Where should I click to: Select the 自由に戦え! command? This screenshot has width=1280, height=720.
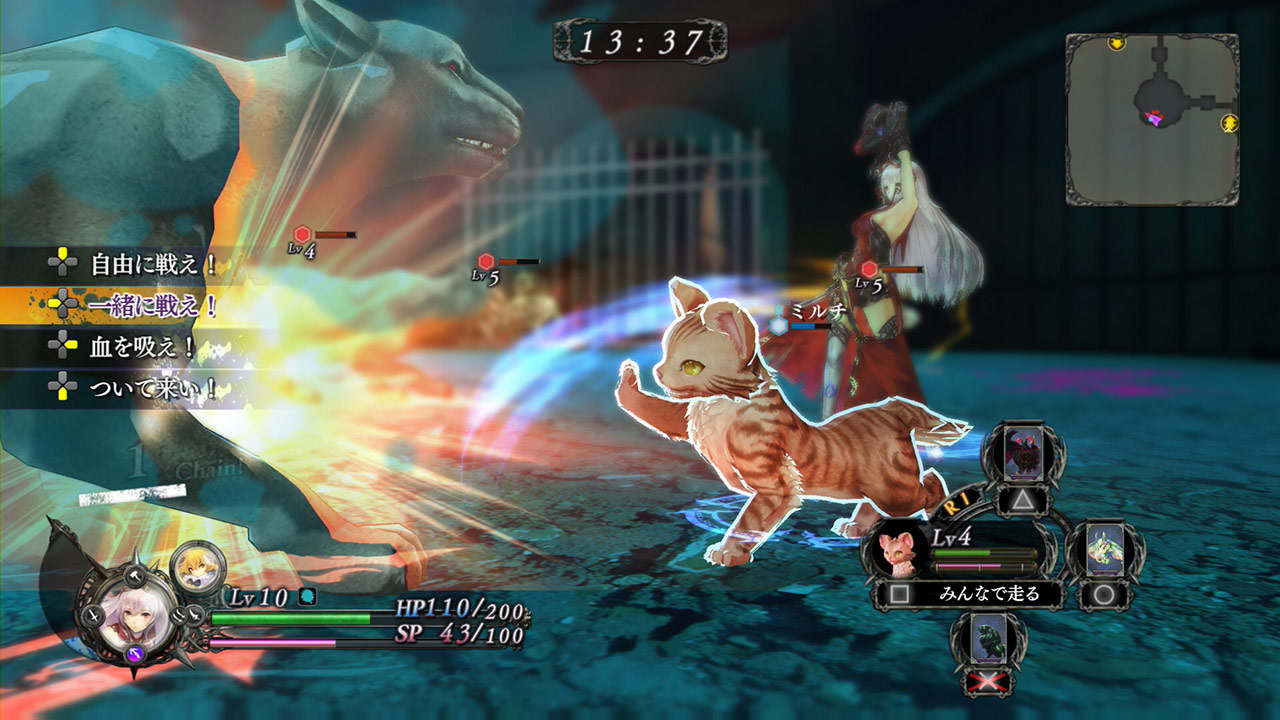click(153, 265)
